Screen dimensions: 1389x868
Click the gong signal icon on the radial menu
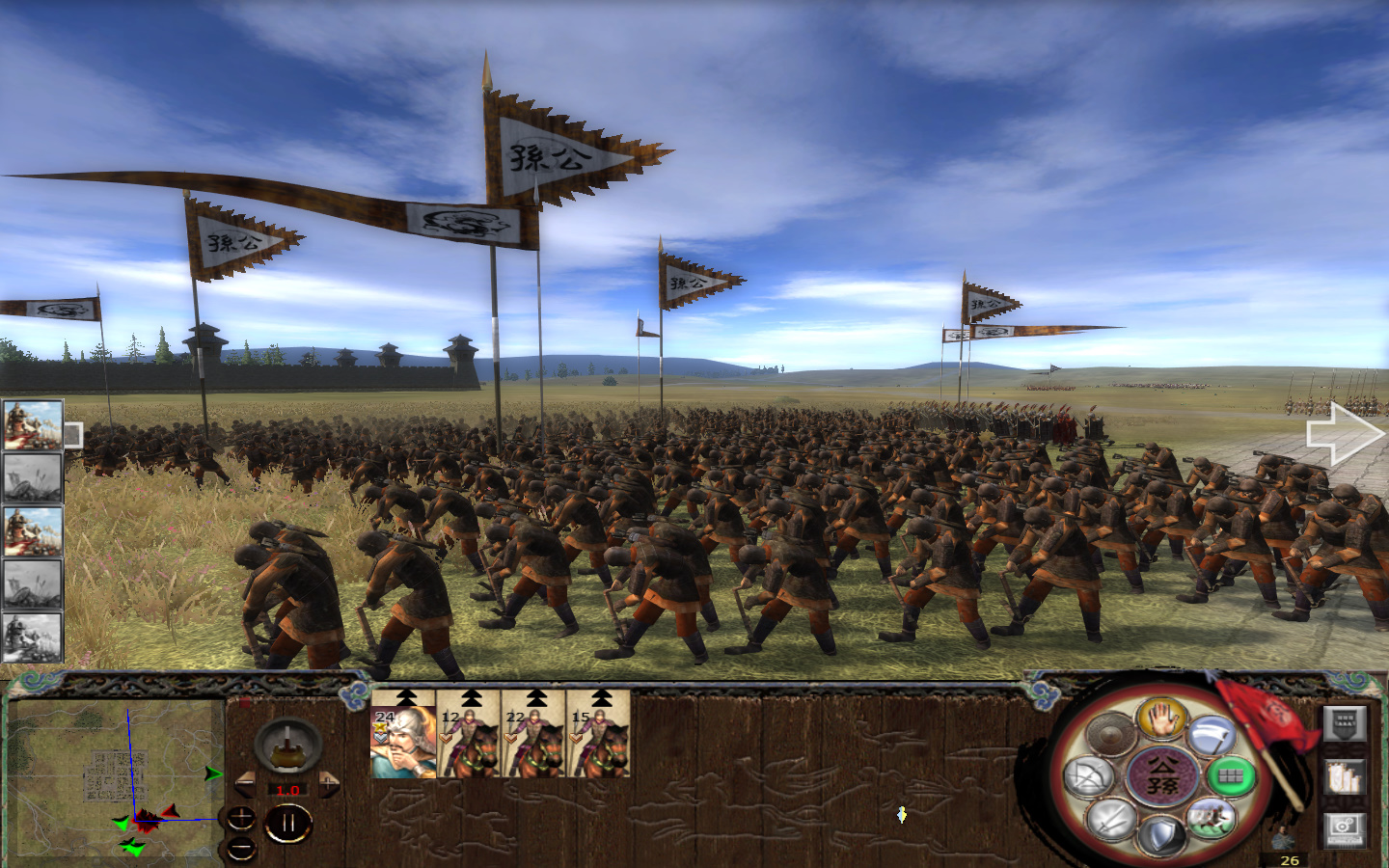click(1109, 733)
